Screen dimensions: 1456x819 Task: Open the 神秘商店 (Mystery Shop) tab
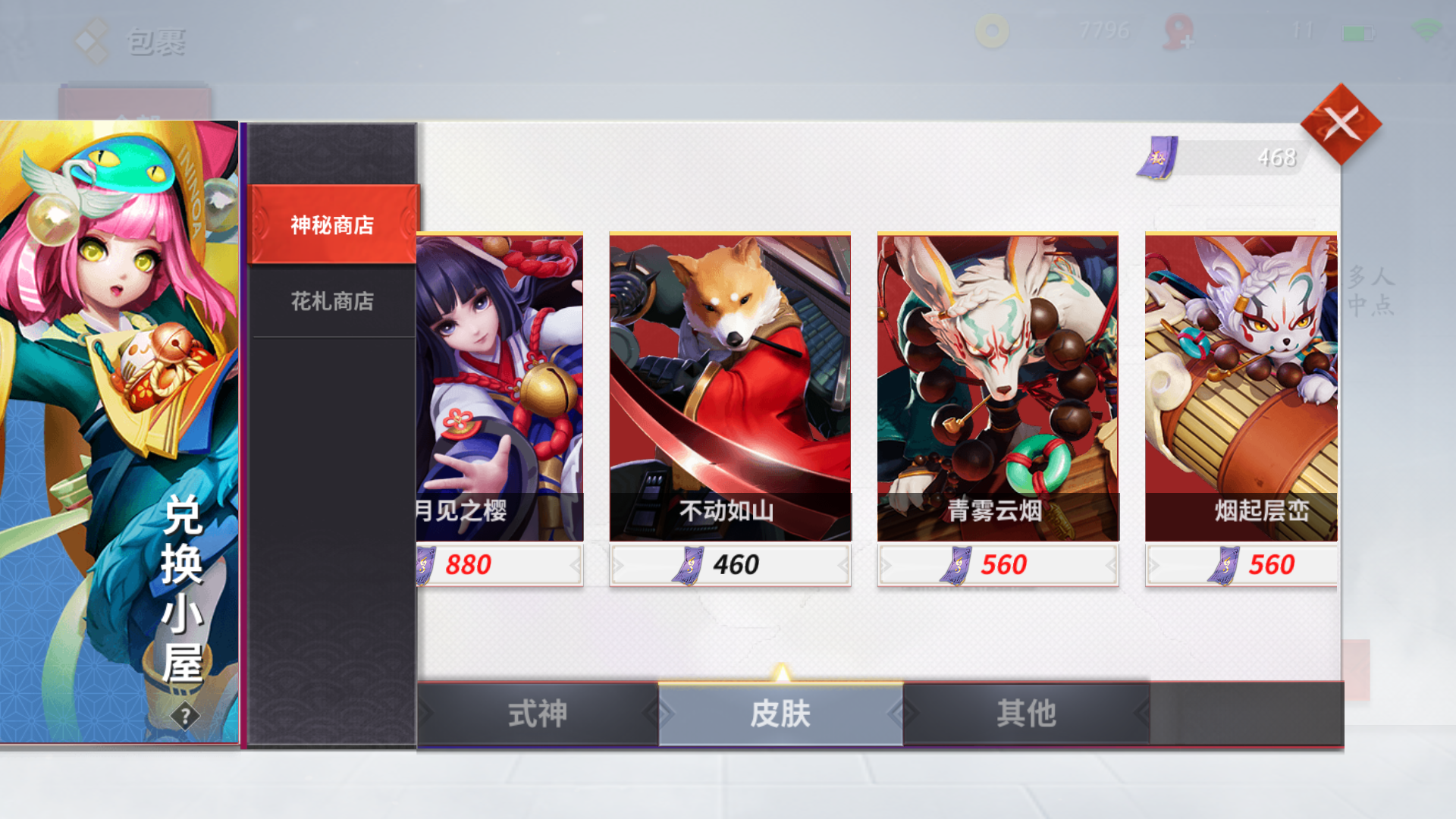(332, 224)
